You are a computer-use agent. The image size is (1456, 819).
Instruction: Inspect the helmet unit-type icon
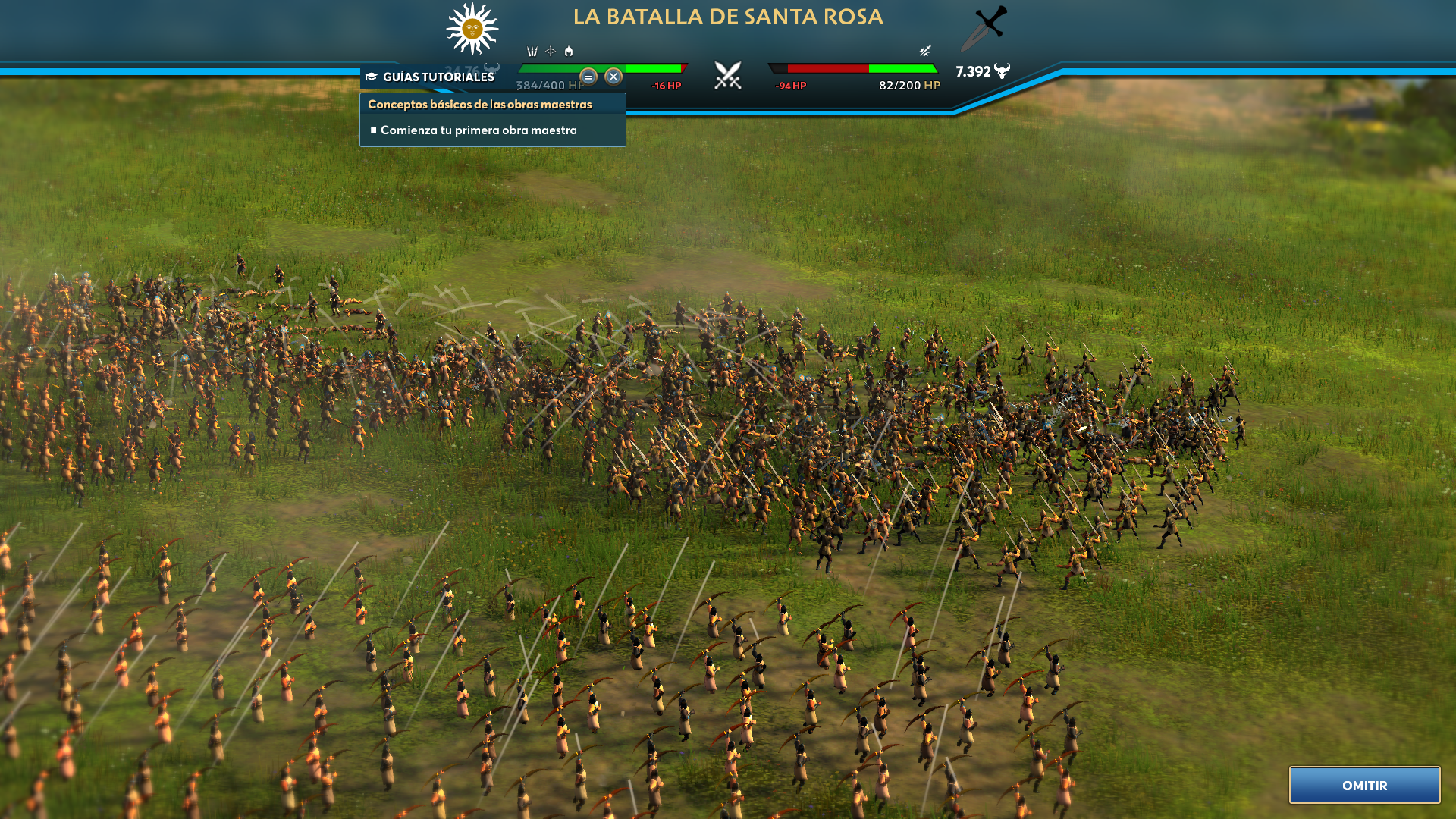point(569,52)
